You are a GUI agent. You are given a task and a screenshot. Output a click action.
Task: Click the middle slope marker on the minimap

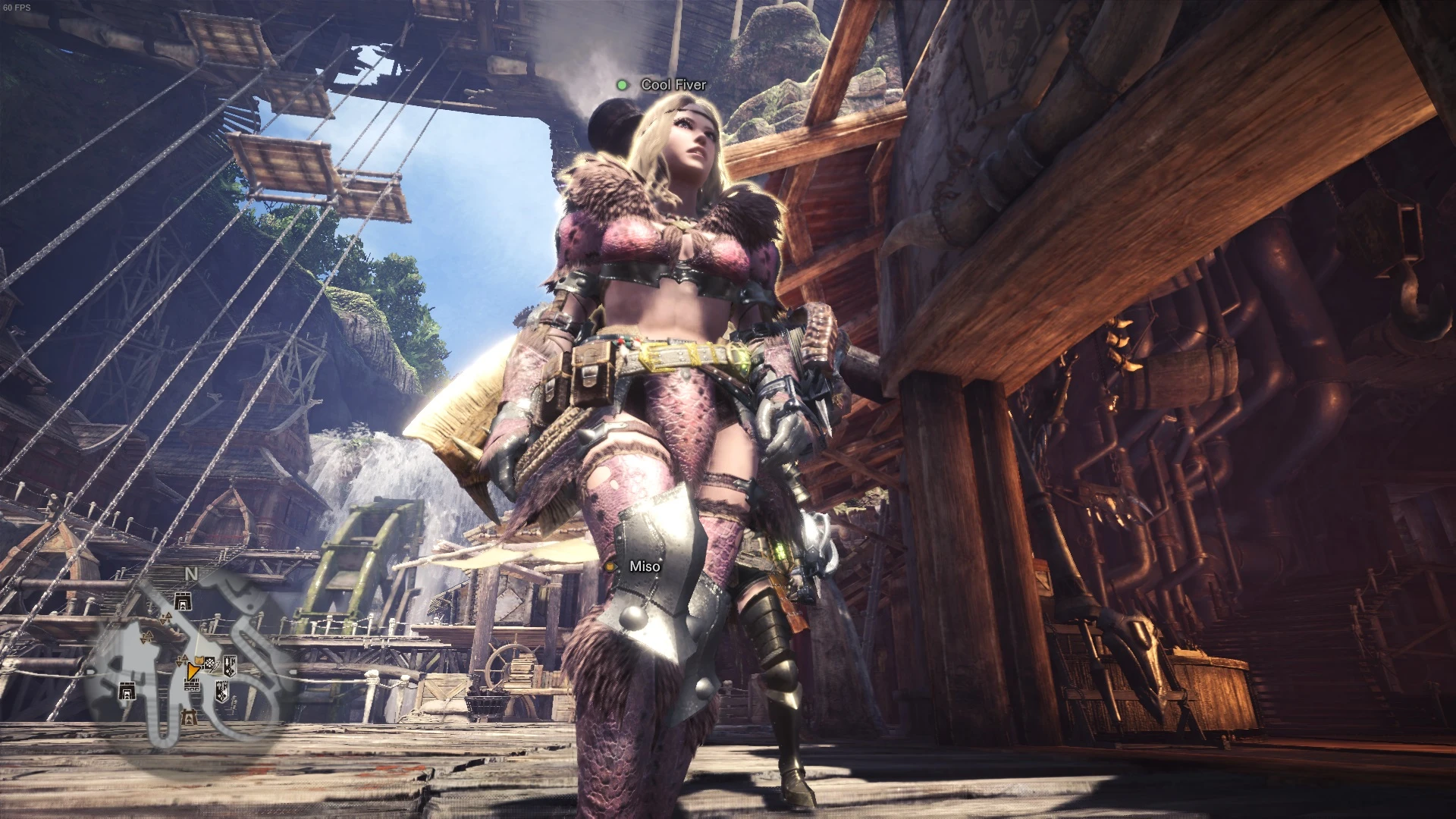[146, 637]
